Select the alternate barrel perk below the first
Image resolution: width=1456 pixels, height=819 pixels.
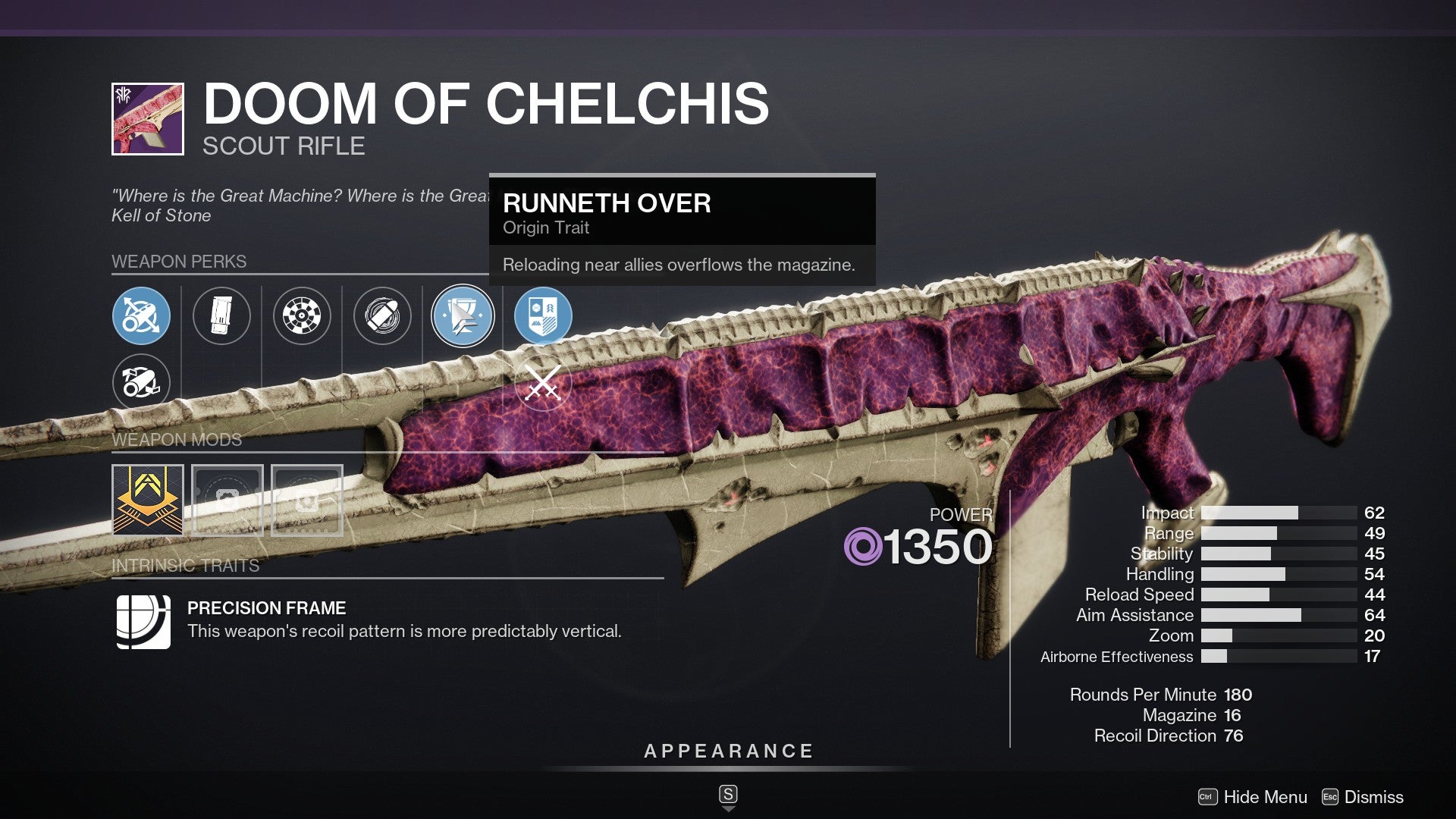(141, 383)
